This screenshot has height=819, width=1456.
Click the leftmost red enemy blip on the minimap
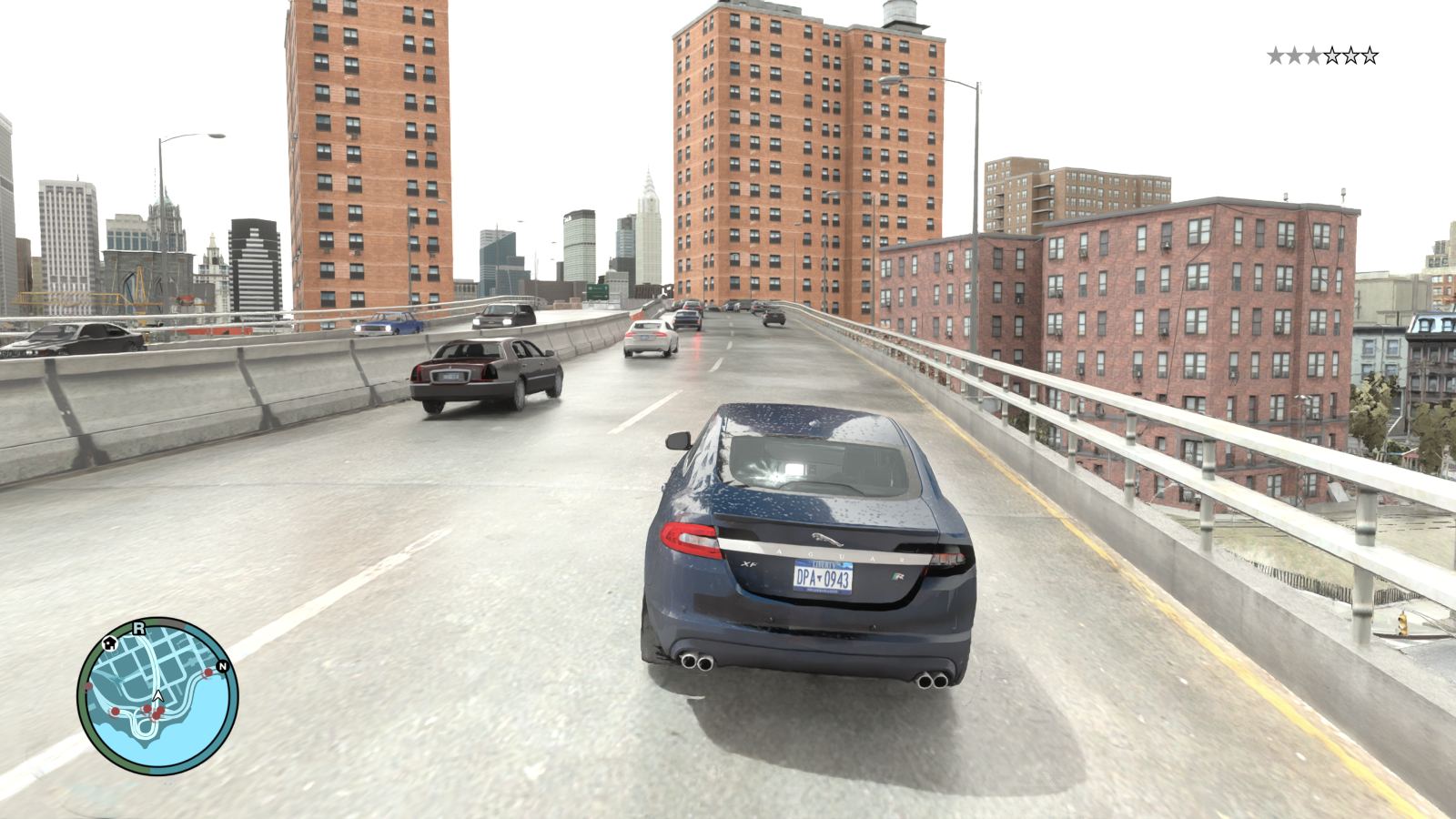click(88, 686)
